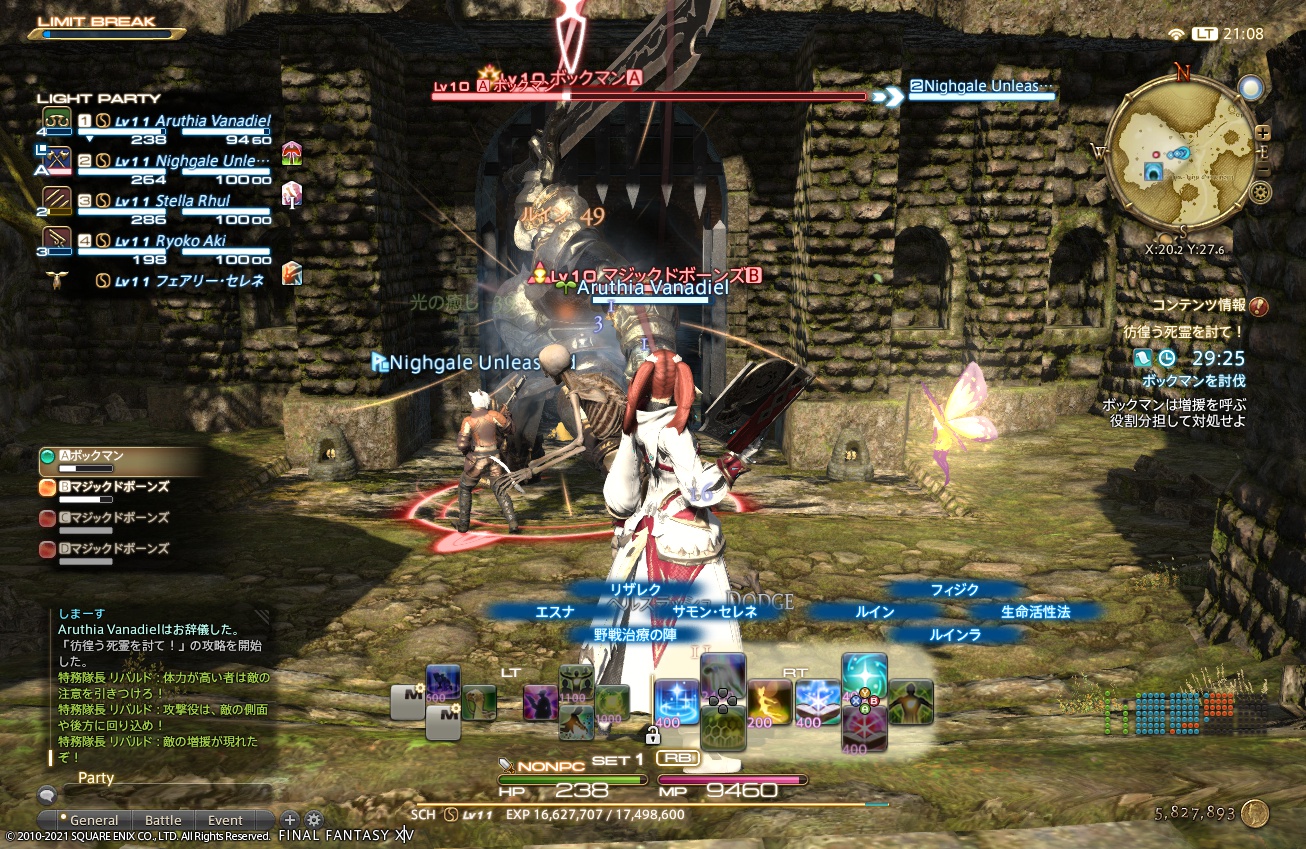Select the エスナ action icon
1306x849 pixels.
[556, 612]
